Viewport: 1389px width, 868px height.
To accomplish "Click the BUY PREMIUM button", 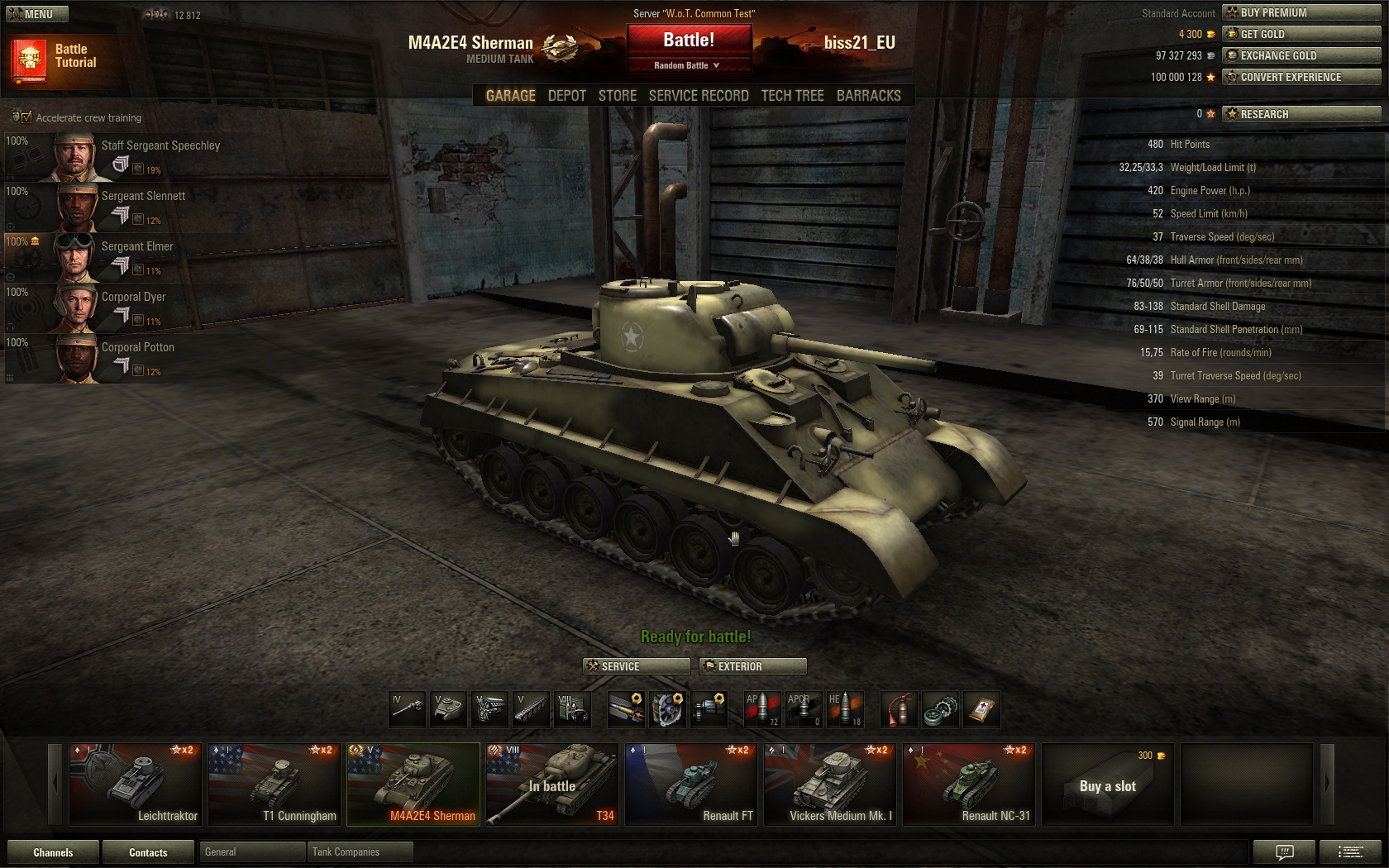I will pyautogui.click(x=1301, y=12).
